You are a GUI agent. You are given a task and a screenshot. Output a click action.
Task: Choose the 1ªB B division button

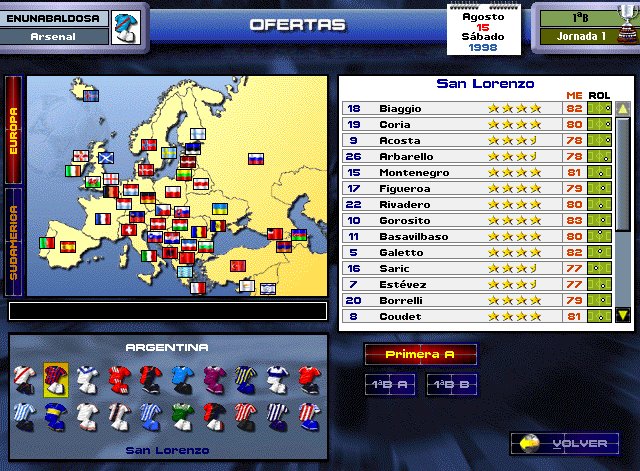click(451, 384)
